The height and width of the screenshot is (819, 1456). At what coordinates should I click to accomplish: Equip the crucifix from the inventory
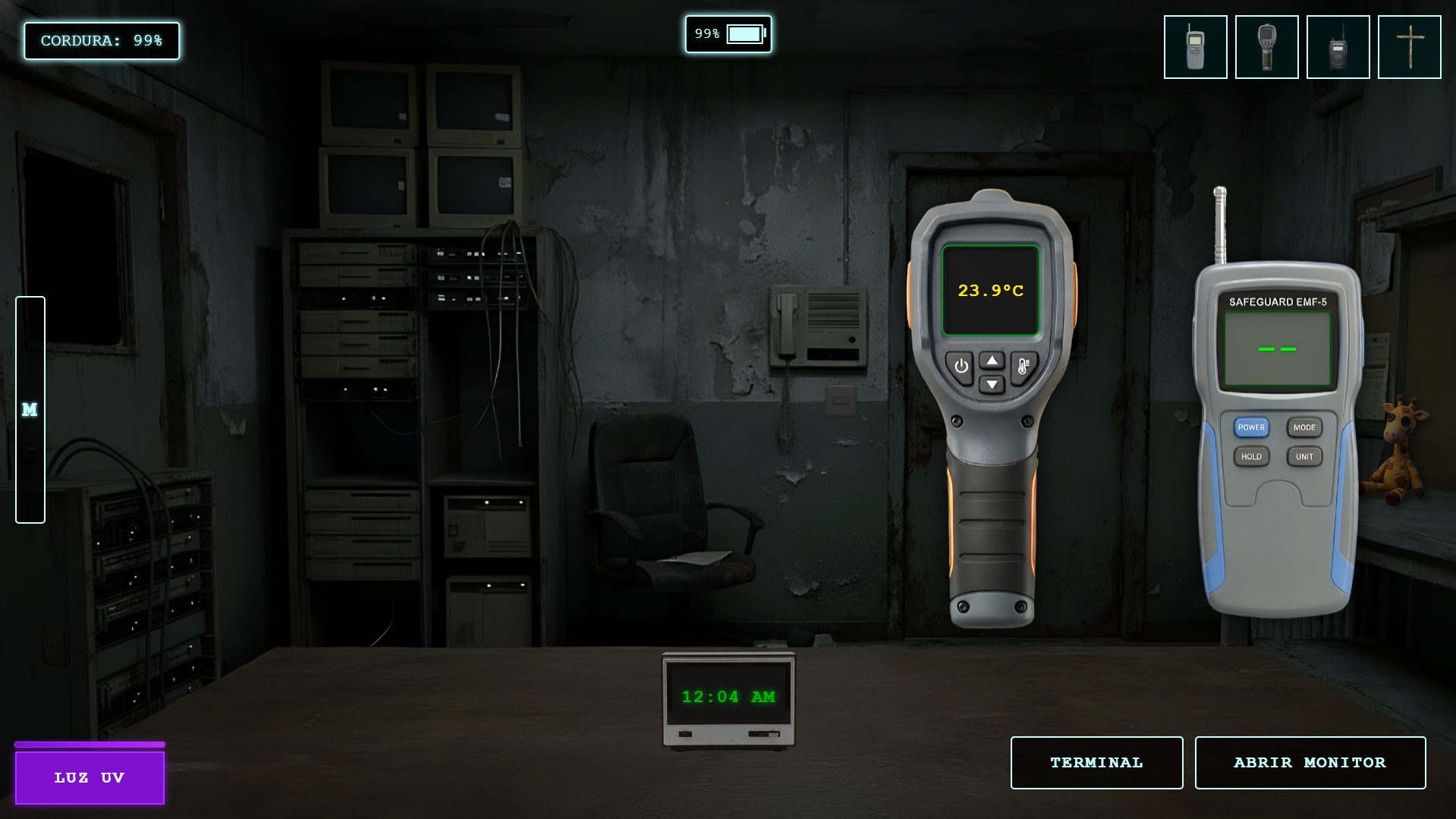click(1409, 47)
